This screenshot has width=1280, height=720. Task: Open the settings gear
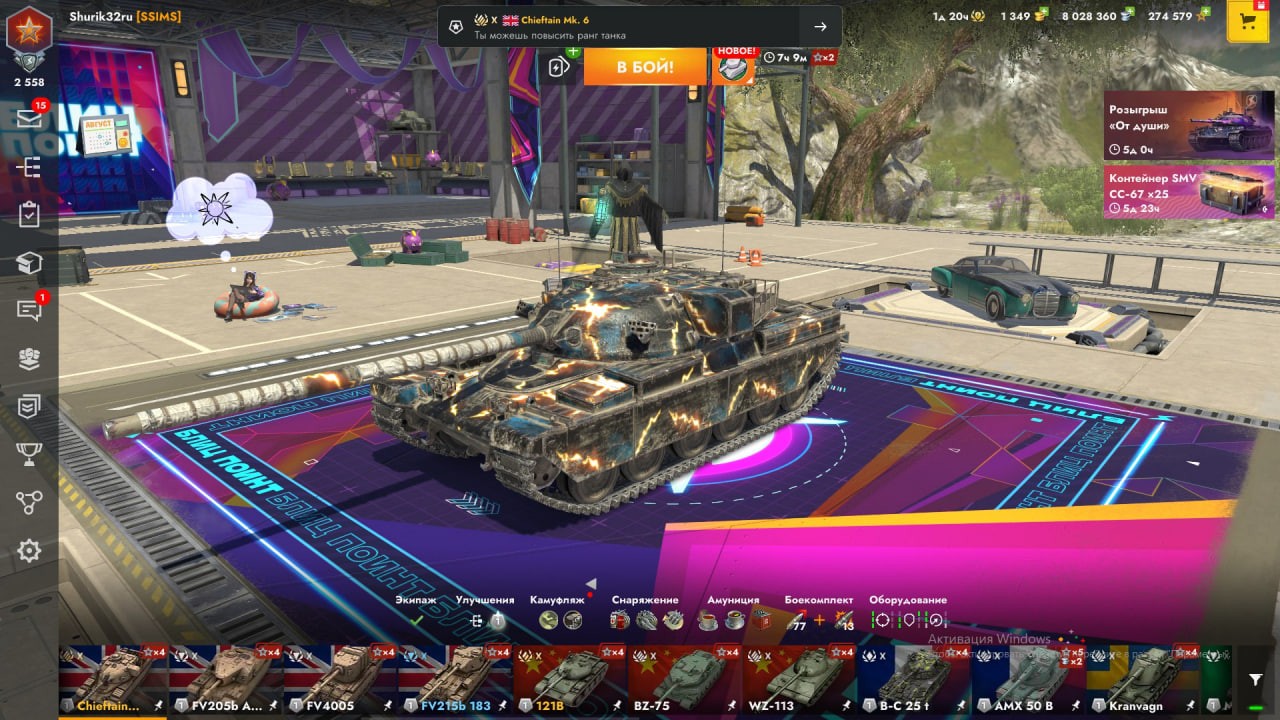29,550
